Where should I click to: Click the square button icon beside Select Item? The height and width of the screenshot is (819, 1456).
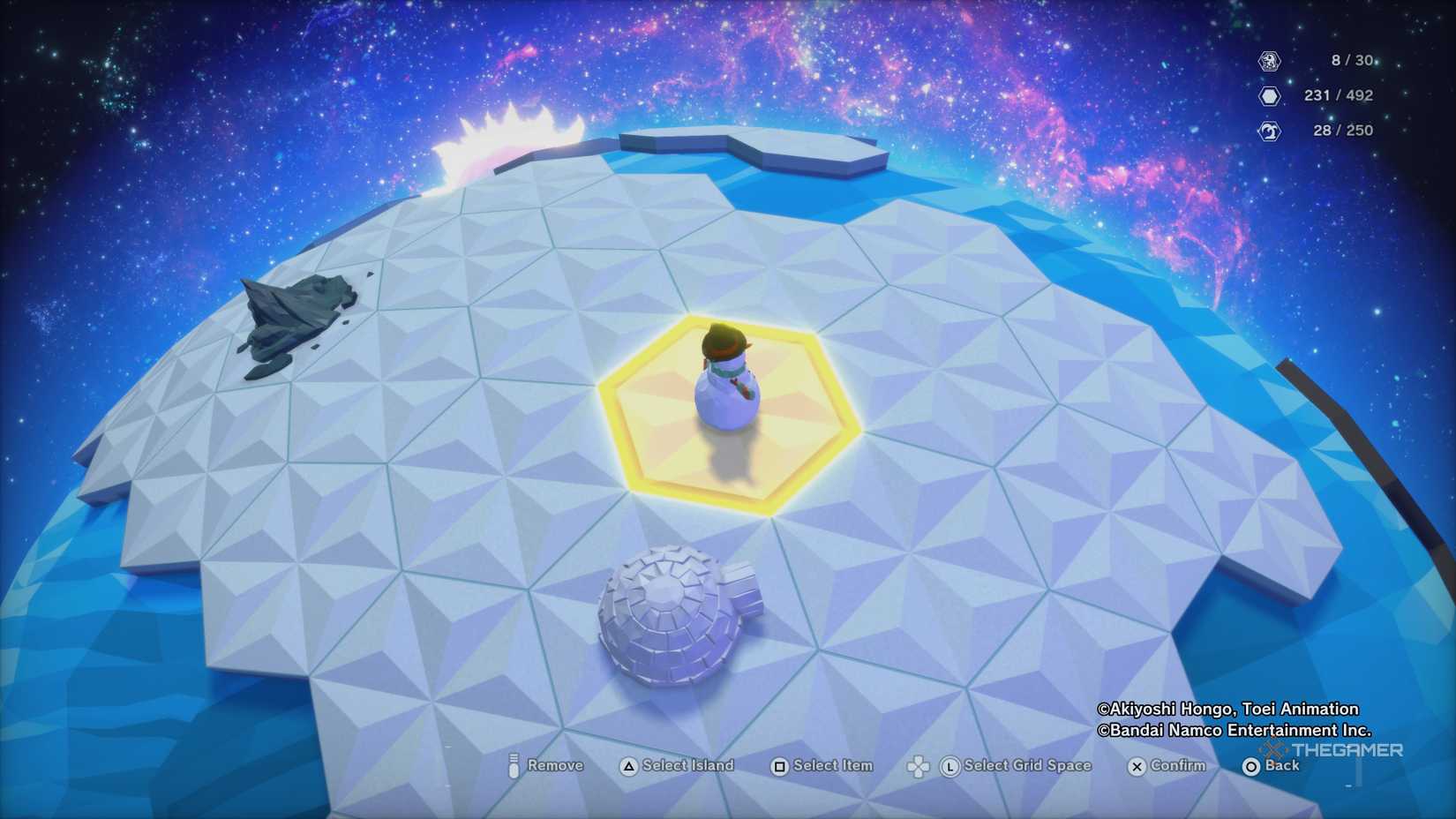click(779, 766)
